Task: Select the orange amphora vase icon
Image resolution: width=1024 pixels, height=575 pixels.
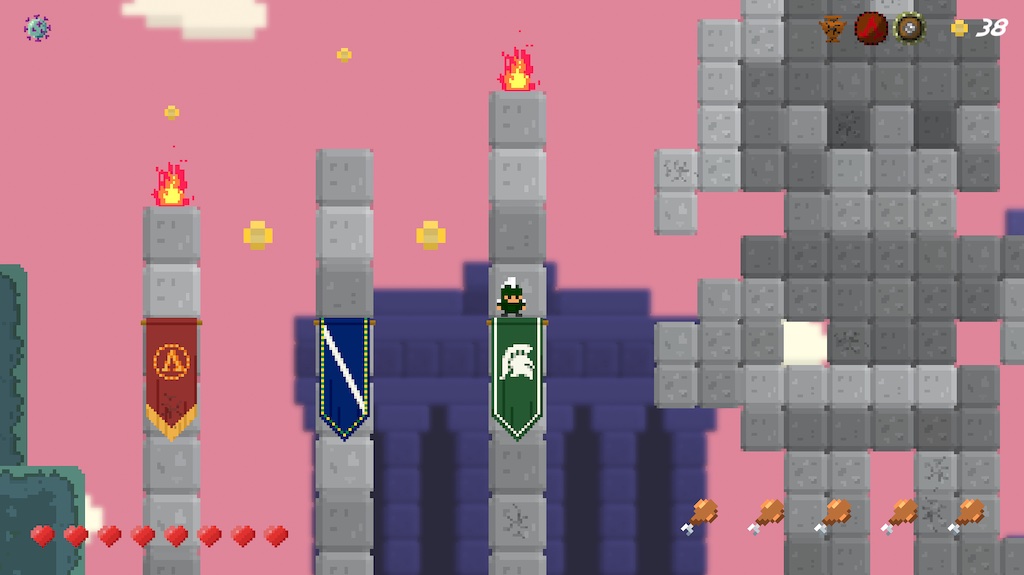Action: pos(832,28)
